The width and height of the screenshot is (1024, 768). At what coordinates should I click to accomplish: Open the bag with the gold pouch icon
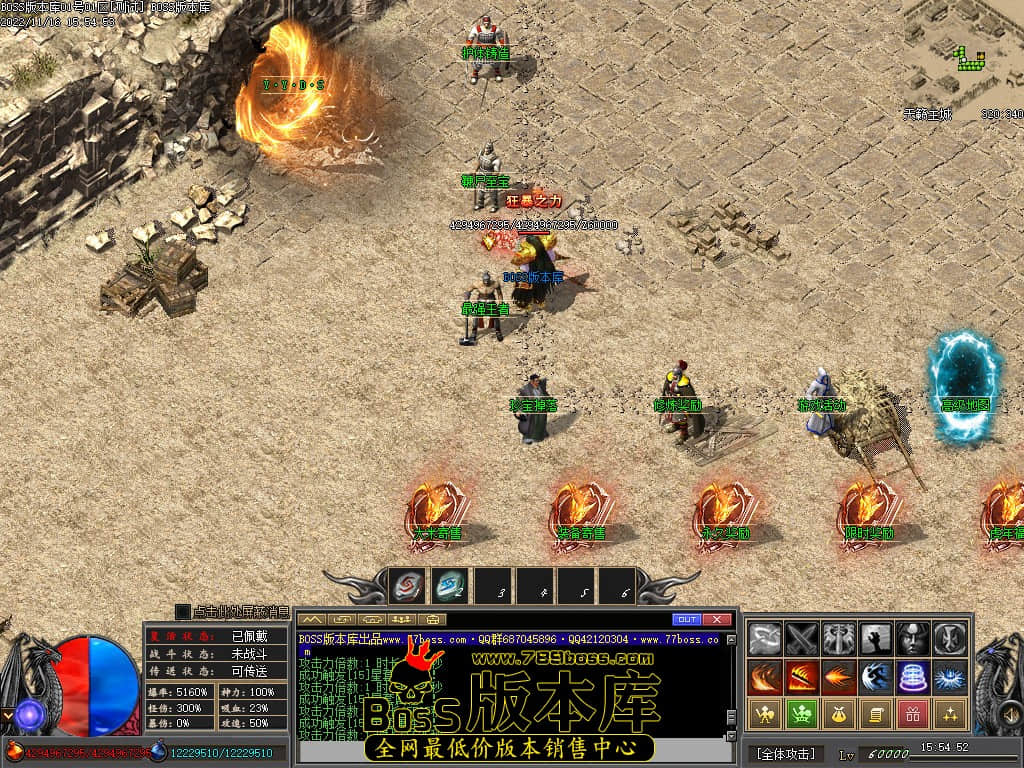839,714
